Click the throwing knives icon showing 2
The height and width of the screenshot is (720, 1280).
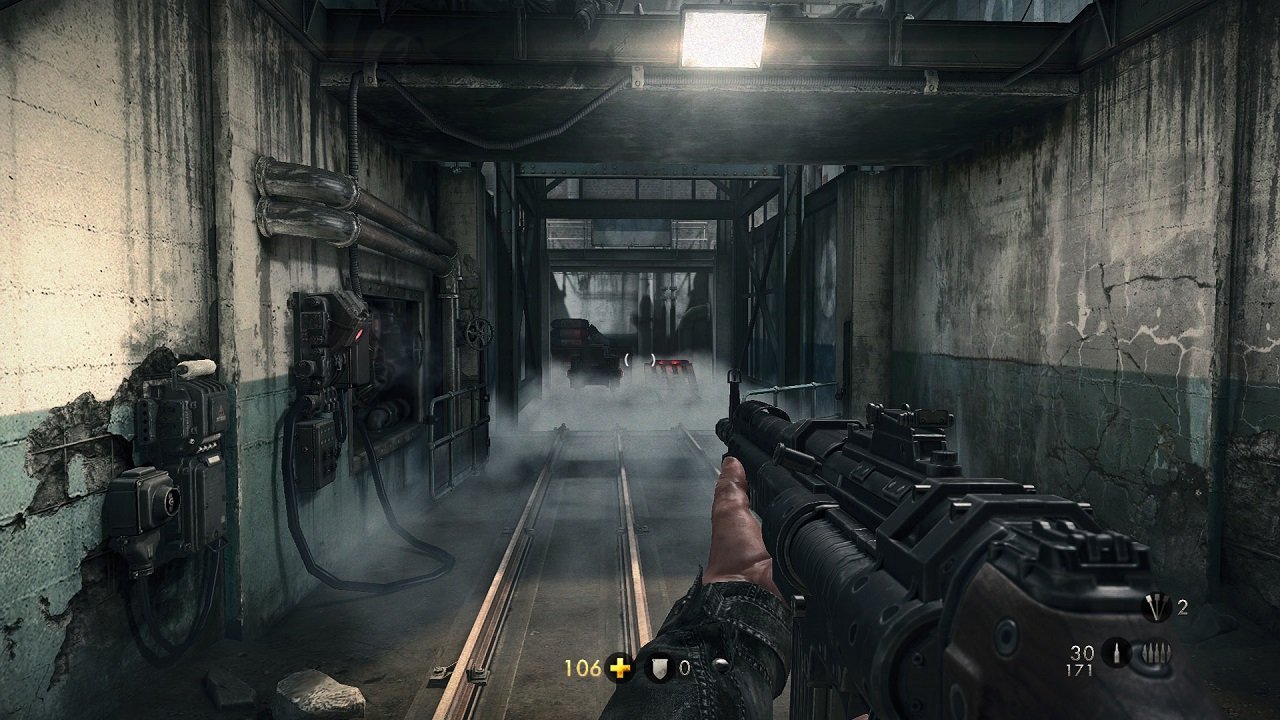click(x=1156, y=607)
